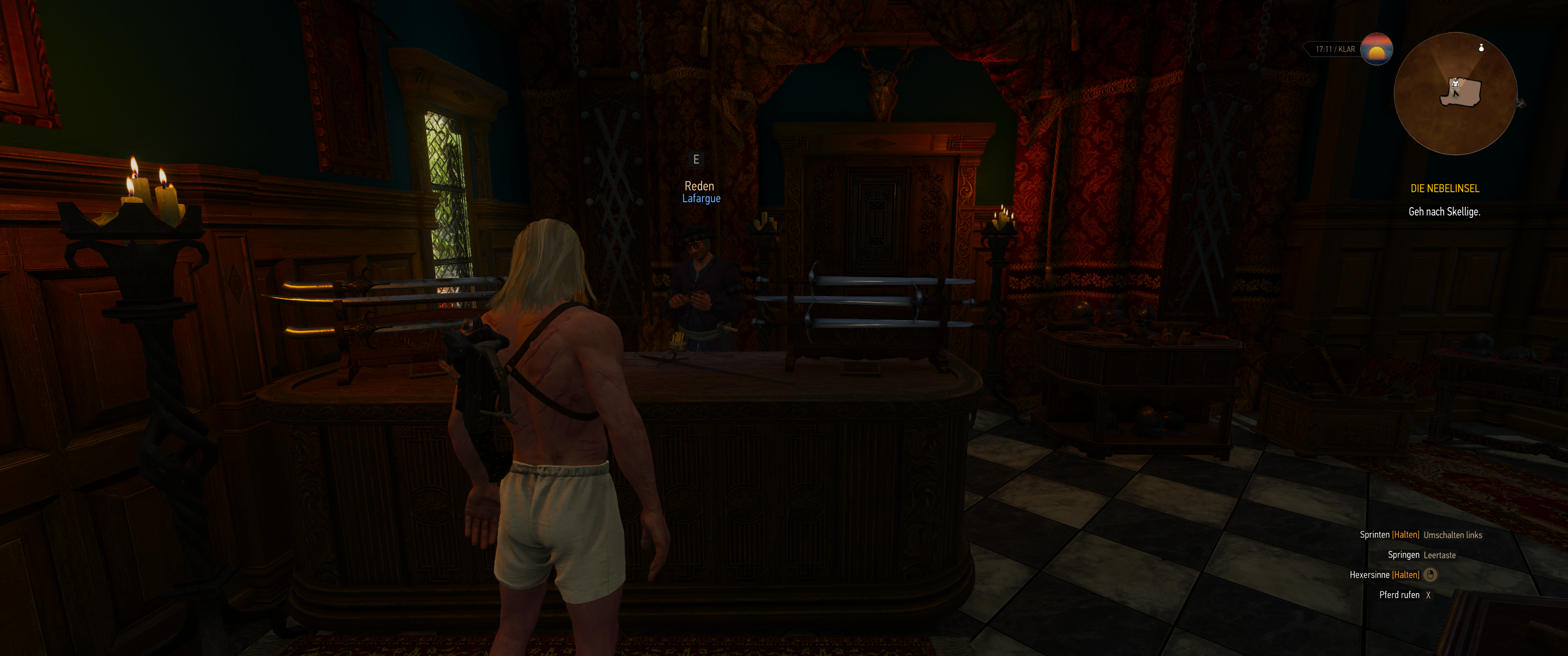The height and width of the screenshot is (656, 1568).
Task: Click the Leertaste key badge next to Springen
Action: click(x=1439, y=556)
